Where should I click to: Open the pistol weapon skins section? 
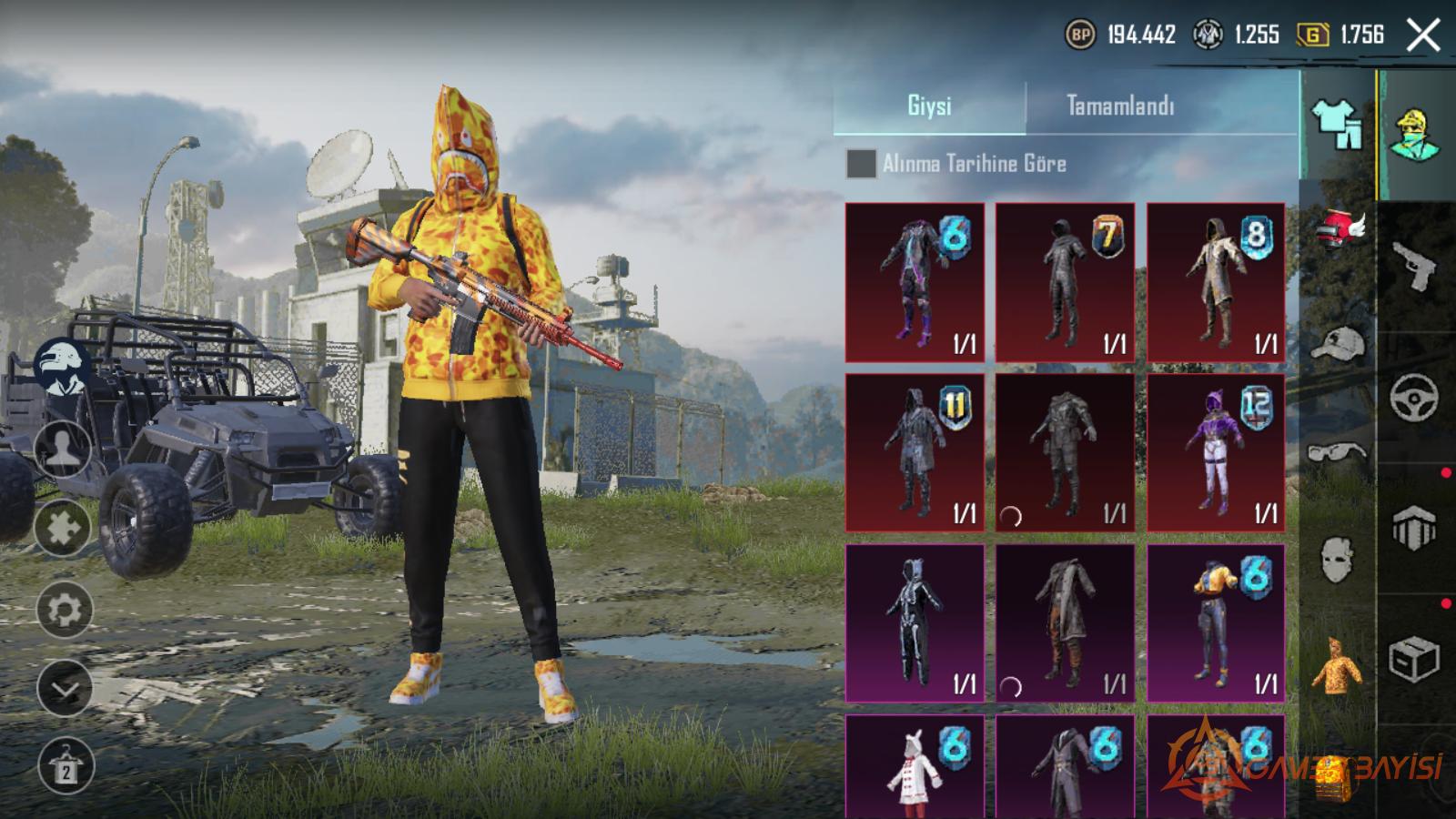point(1414,265)
